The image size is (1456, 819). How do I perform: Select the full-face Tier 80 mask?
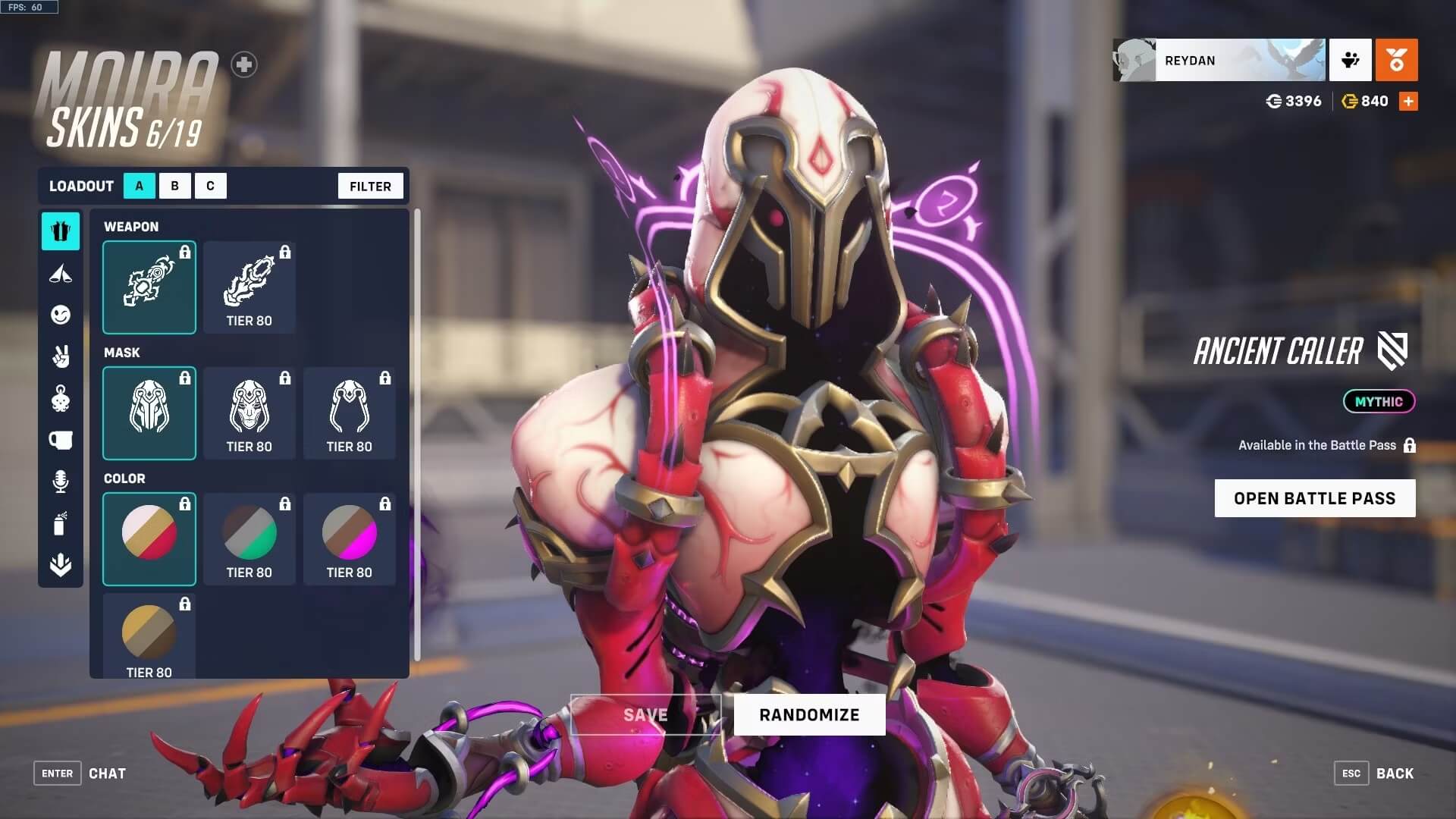click(249, 413)
